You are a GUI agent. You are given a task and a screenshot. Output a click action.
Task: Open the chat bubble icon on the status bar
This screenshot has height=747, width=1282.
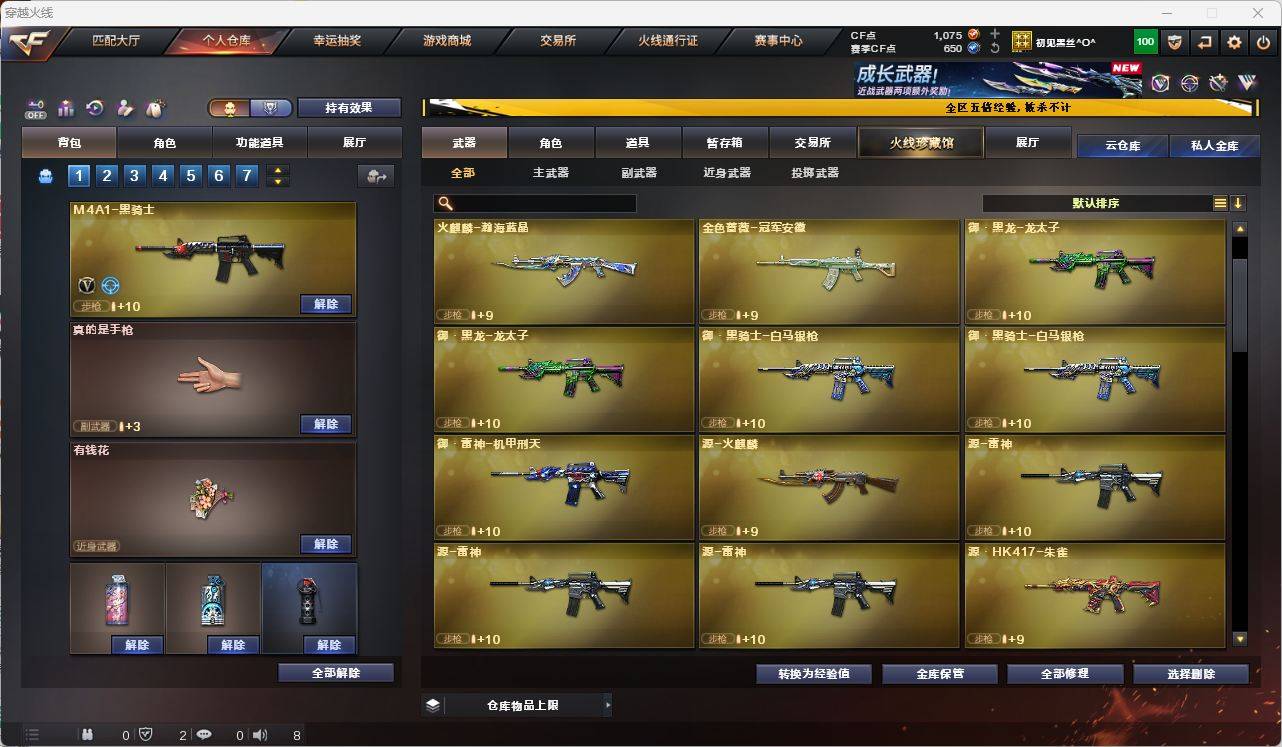tap(204, 735)
